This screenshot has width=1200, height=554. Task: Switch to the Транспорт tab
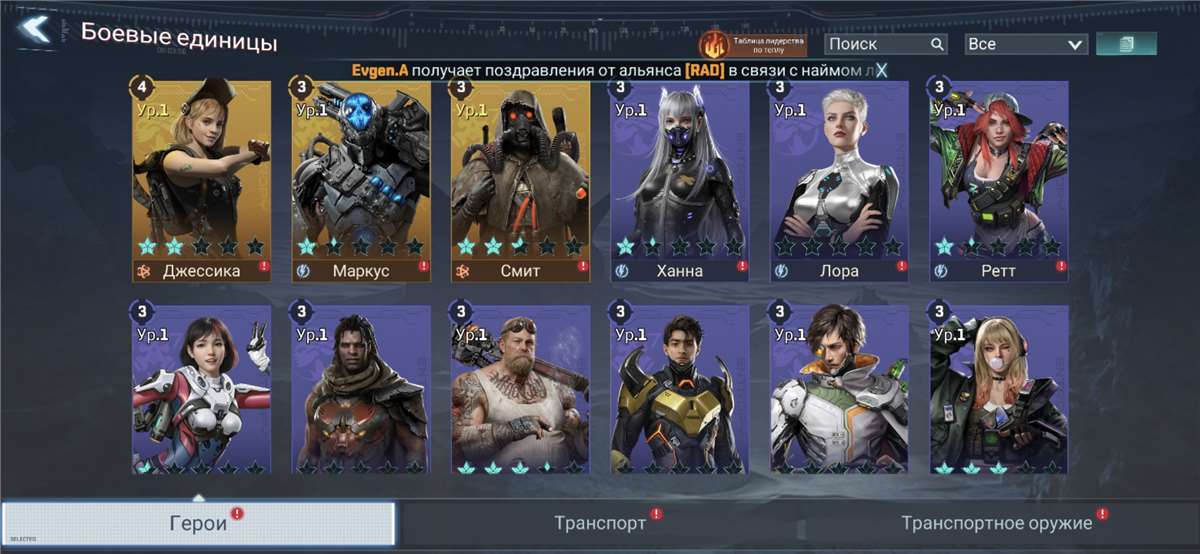600,524
